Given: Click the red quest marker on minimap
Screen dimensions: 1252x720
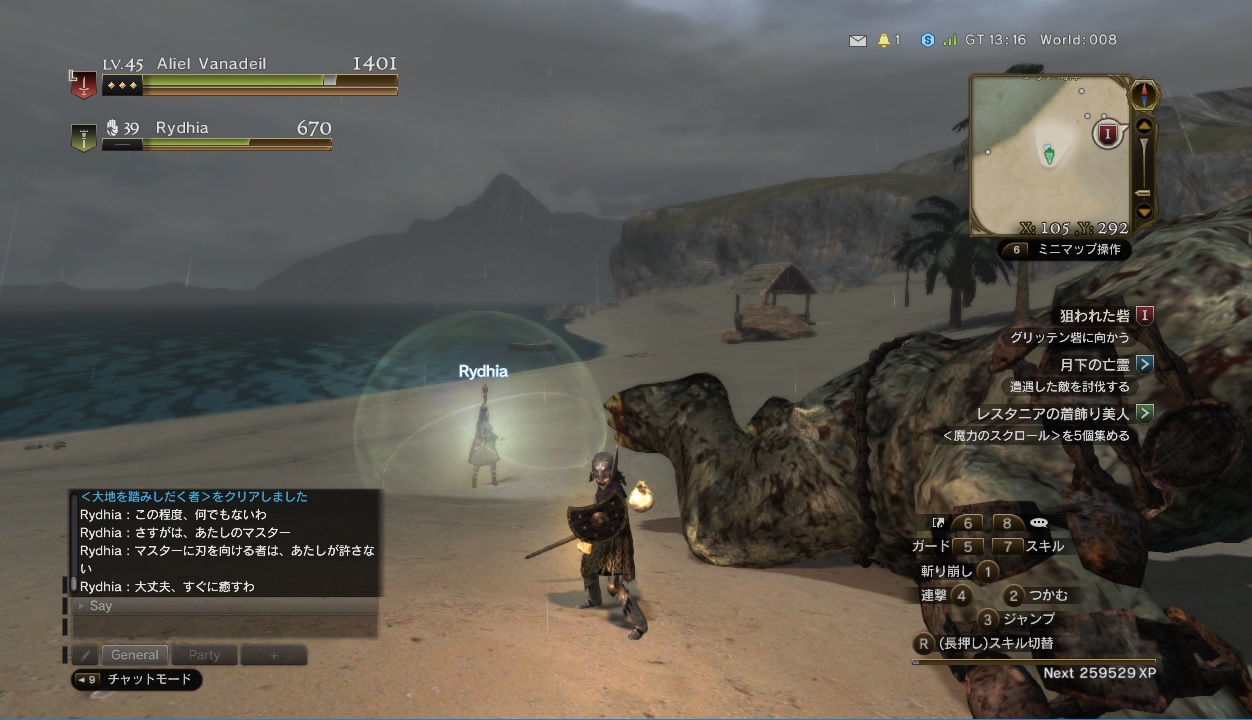Looking at the screenshot, I should pos(1107,131).
